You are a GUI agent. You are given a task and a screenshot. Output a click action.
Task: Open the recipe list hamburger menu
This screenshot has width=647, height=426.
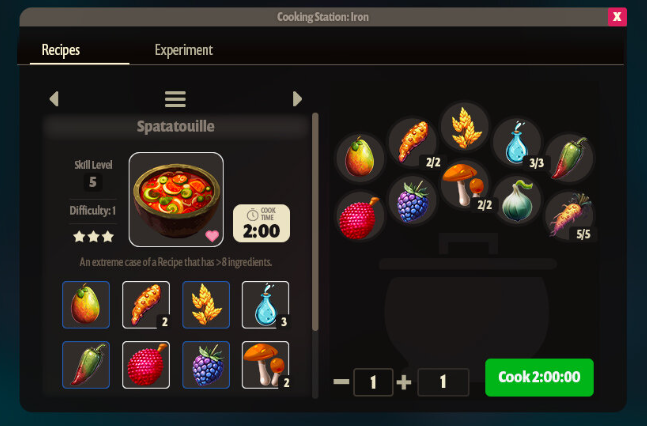click(x=175, y=98)
